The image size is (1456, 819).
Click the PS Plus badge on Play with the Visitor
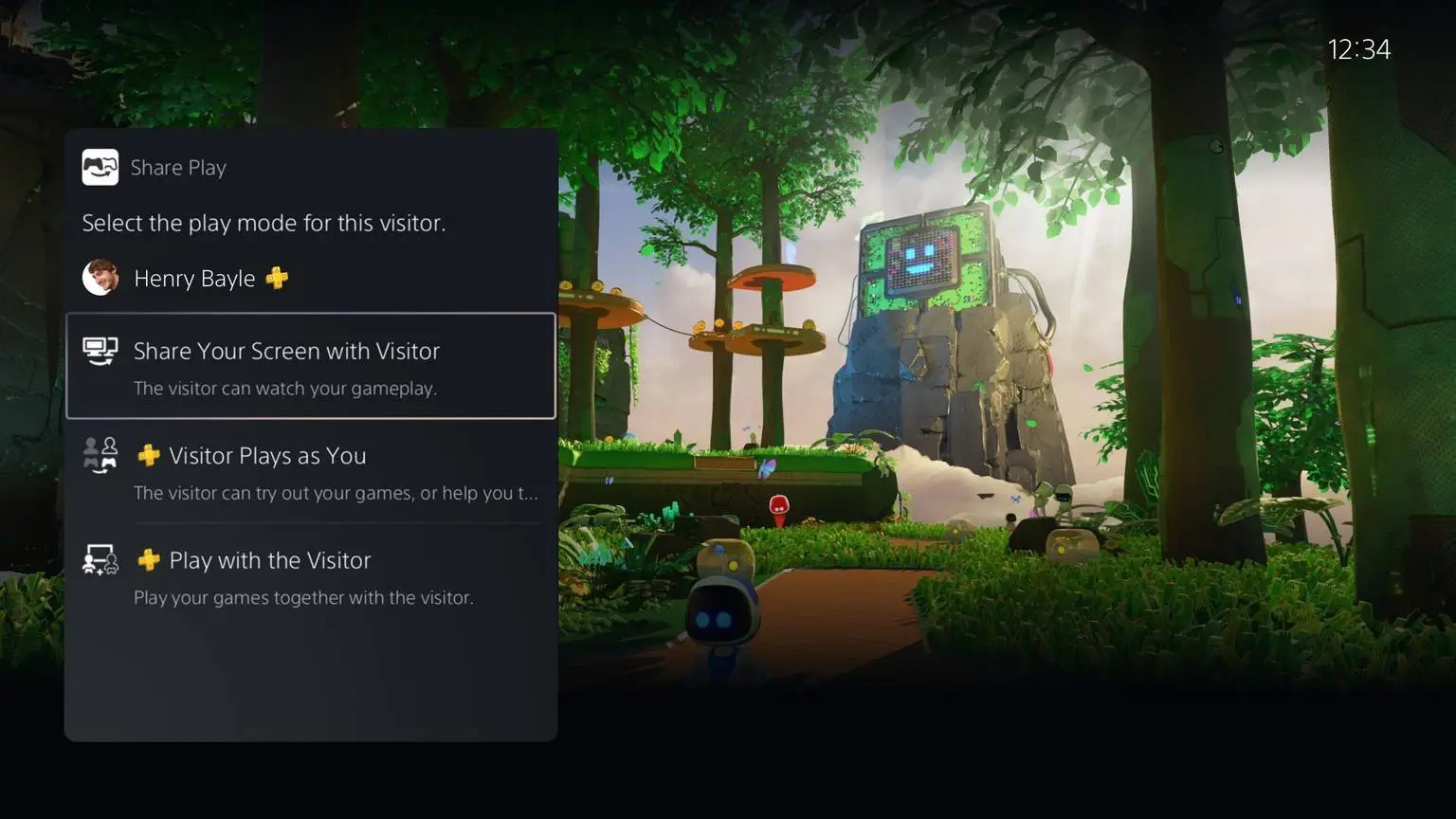pyautogui.click(x=149, y=559)
